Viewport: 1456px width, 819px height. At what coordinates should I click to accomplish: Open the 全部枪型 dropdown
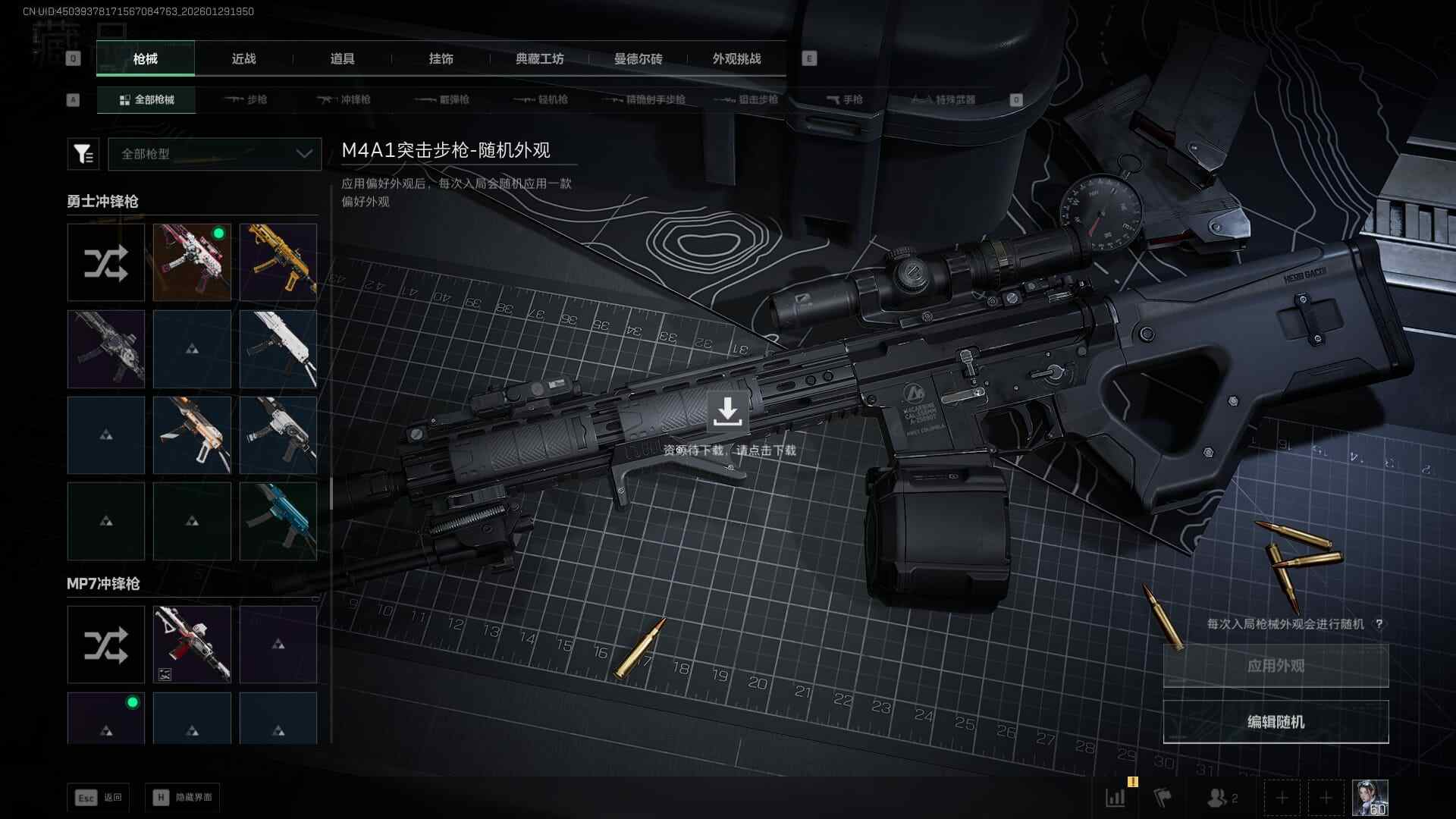pyautogui.click(x=215, y=154)
